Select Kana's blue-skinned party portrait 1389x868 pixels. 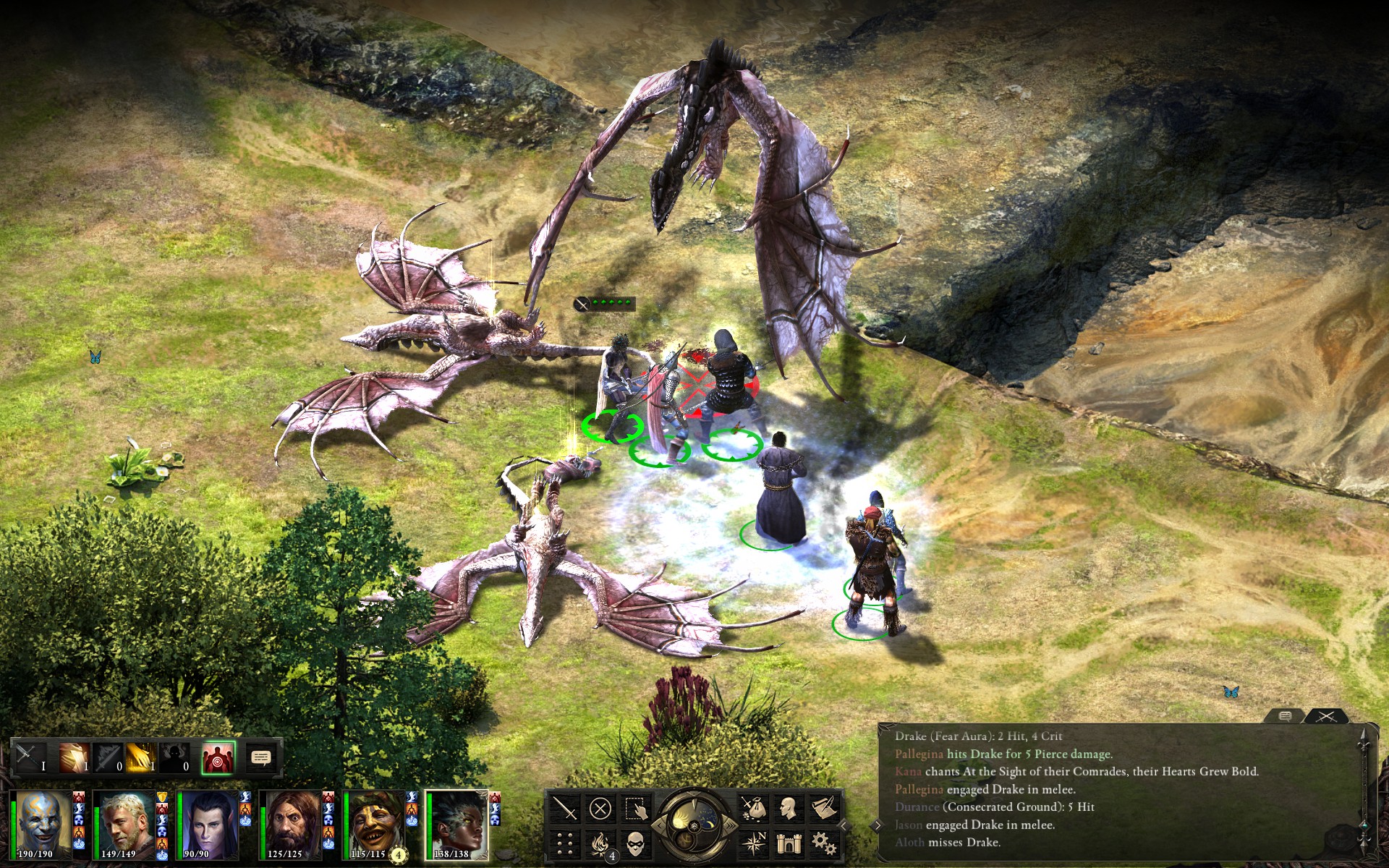[x=42, y=825]
